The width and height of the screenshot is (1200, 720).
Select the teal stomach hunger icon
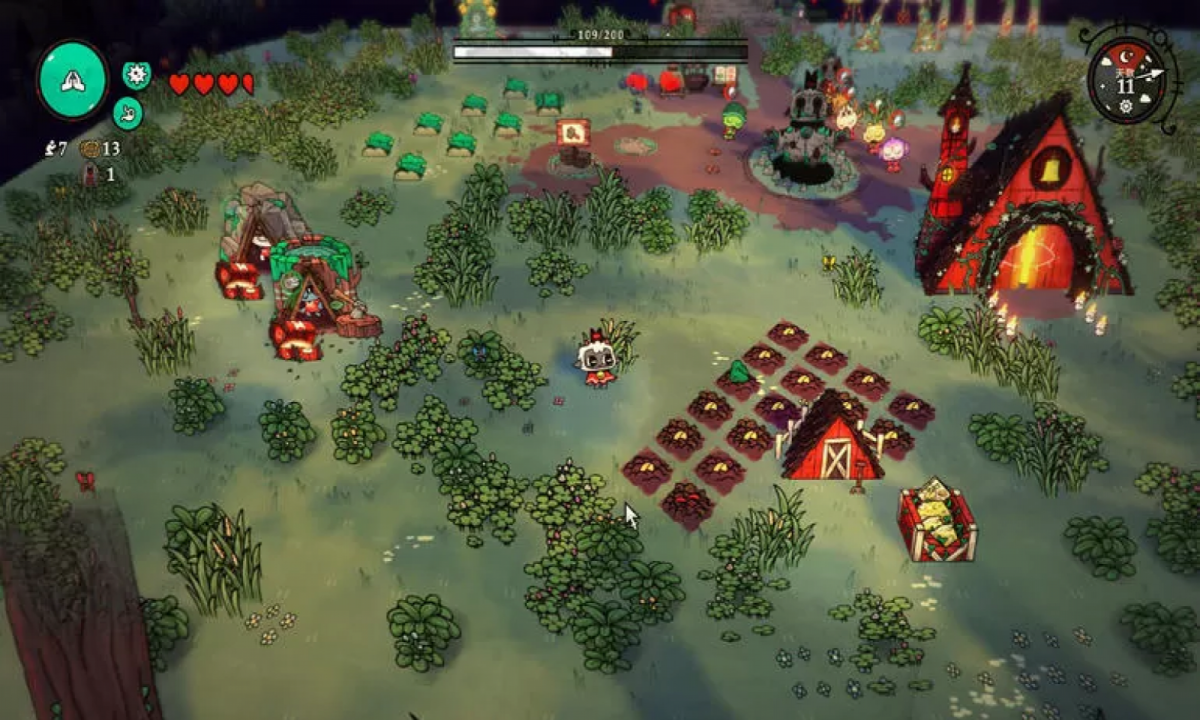[x=127, y=112]
